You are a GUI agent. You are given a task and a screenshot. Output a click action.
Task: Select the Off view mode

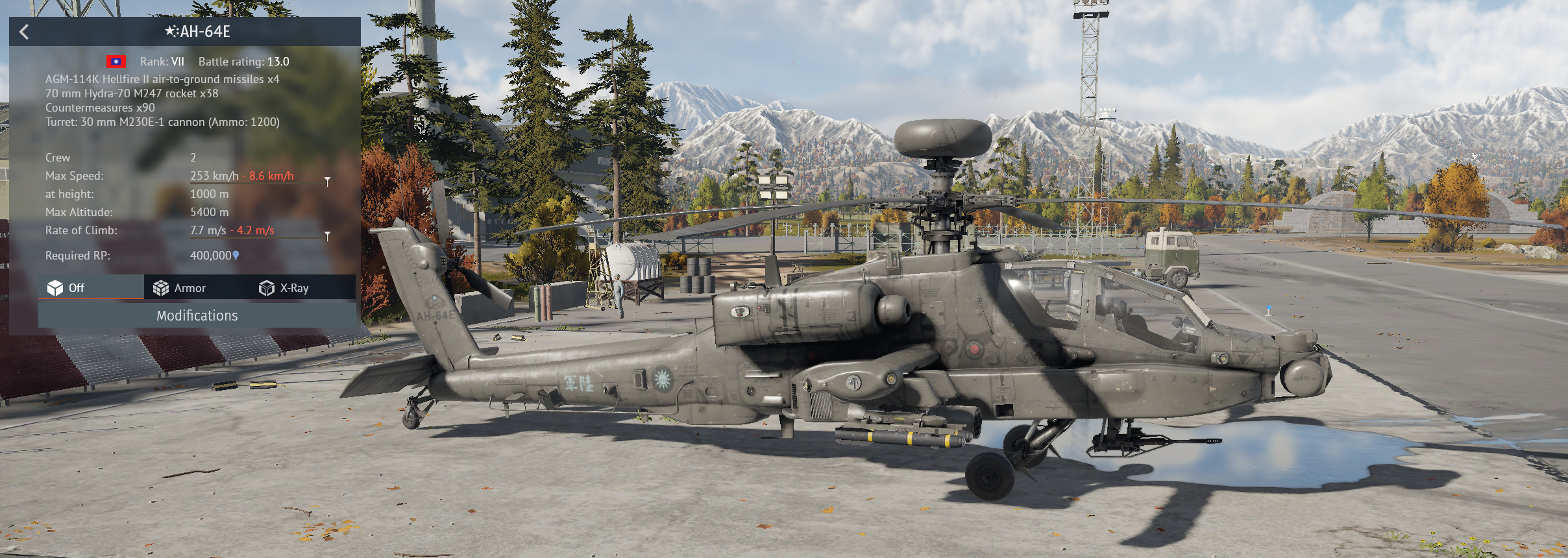[x=67, y=288]
